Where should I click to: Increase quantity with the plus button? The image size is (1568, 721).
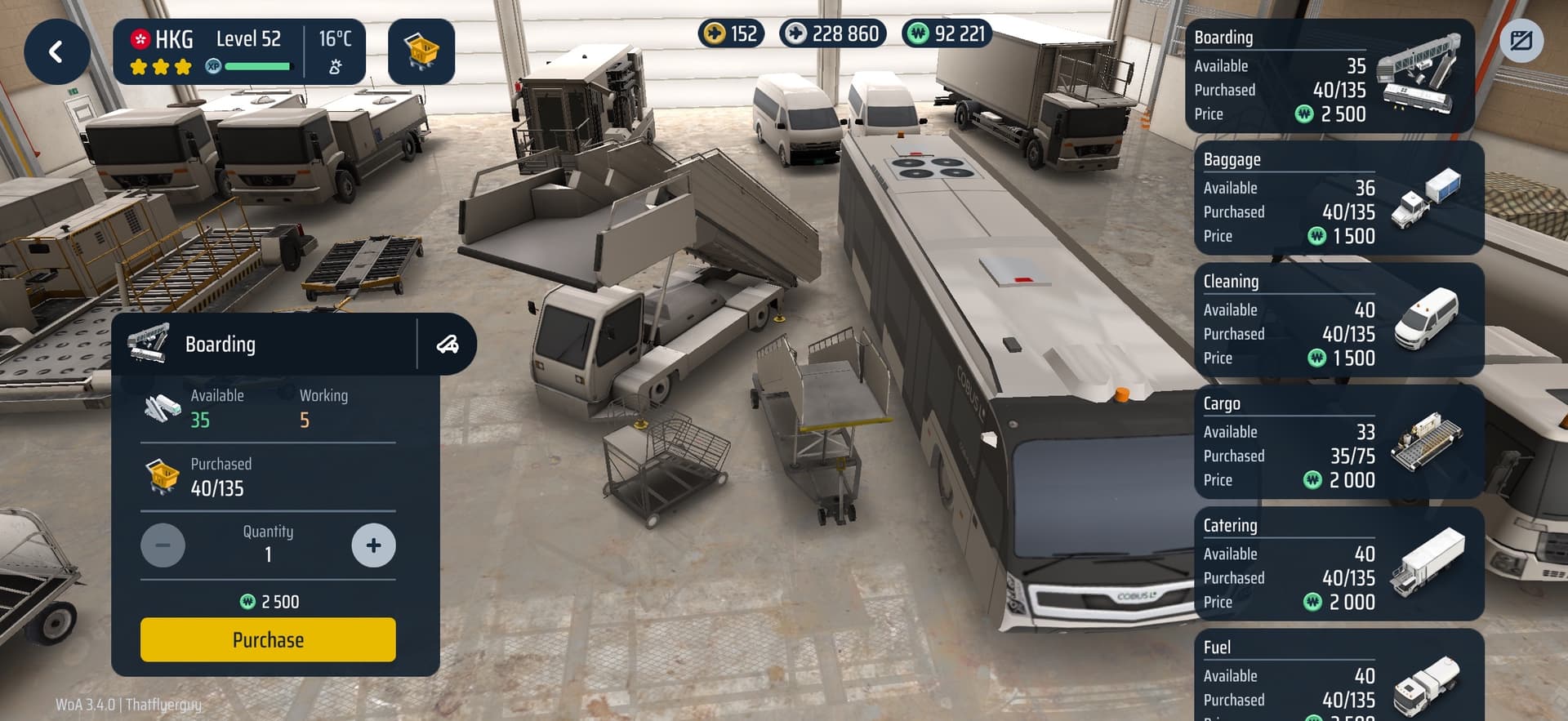point(373,545)
